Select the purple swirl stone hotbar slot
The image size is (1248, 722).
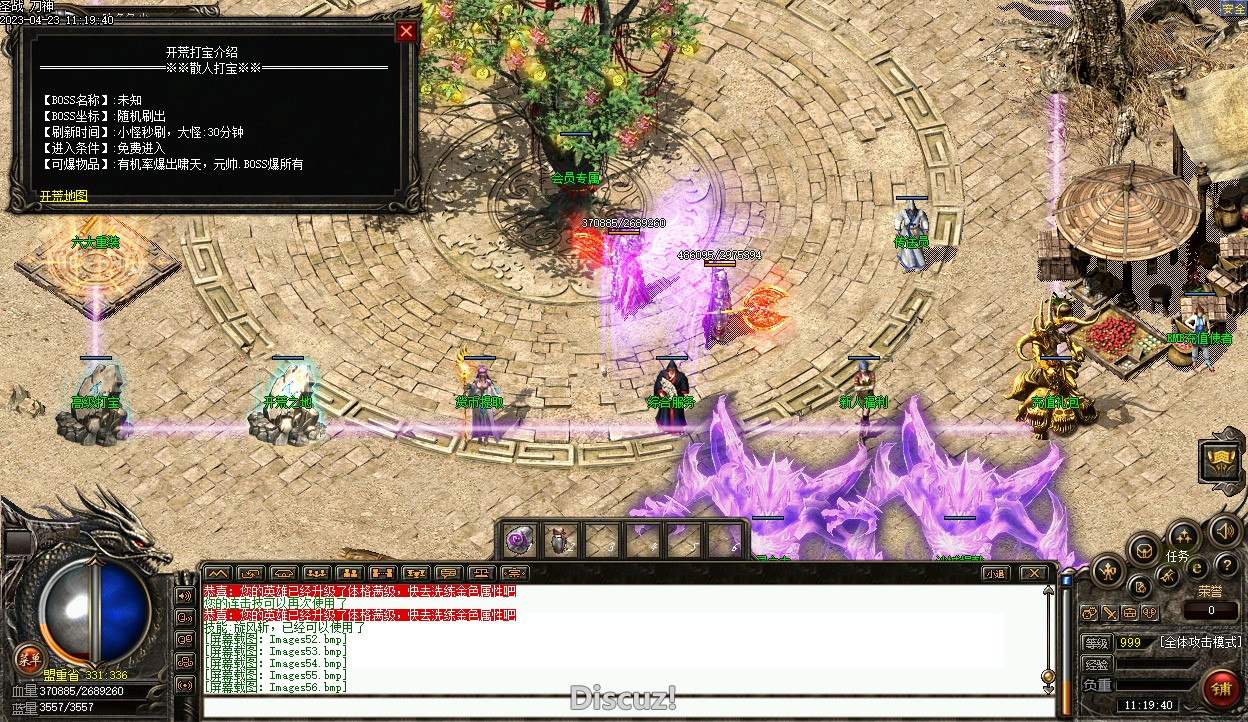coord(518,541)
